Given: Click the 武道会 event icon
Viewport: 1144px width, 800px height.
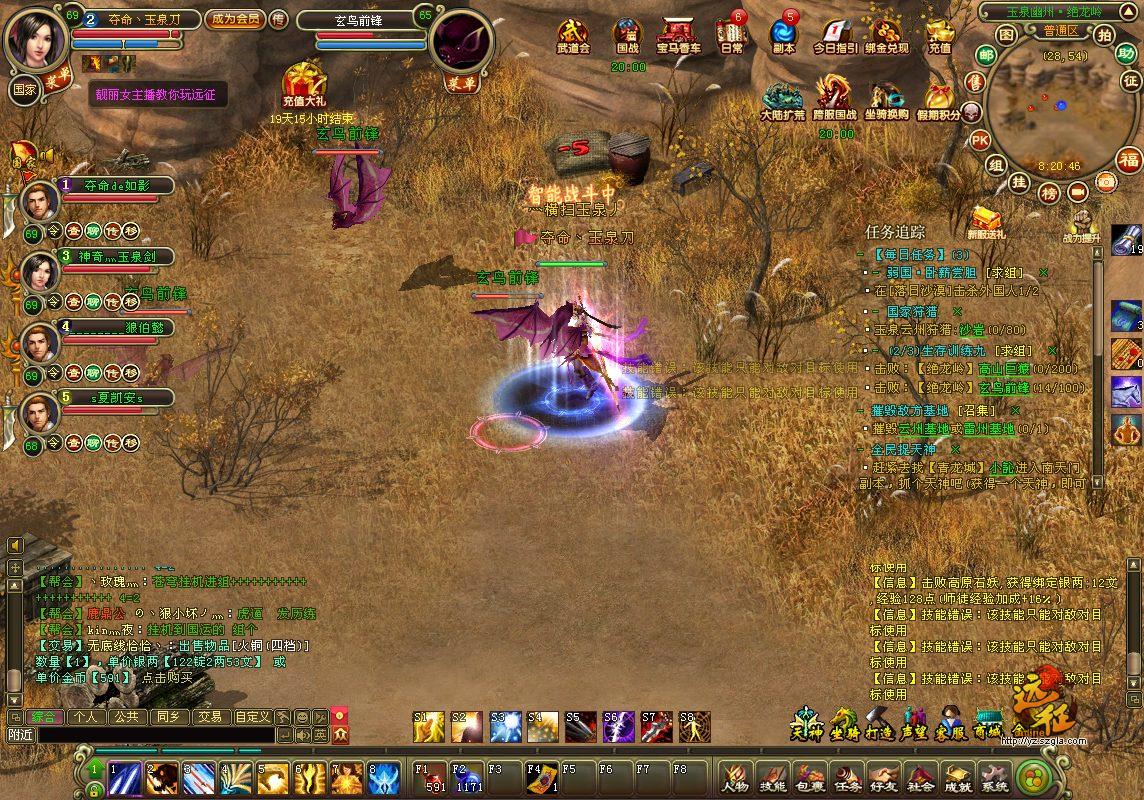Looking at the screenshot, I should (573, 37).
